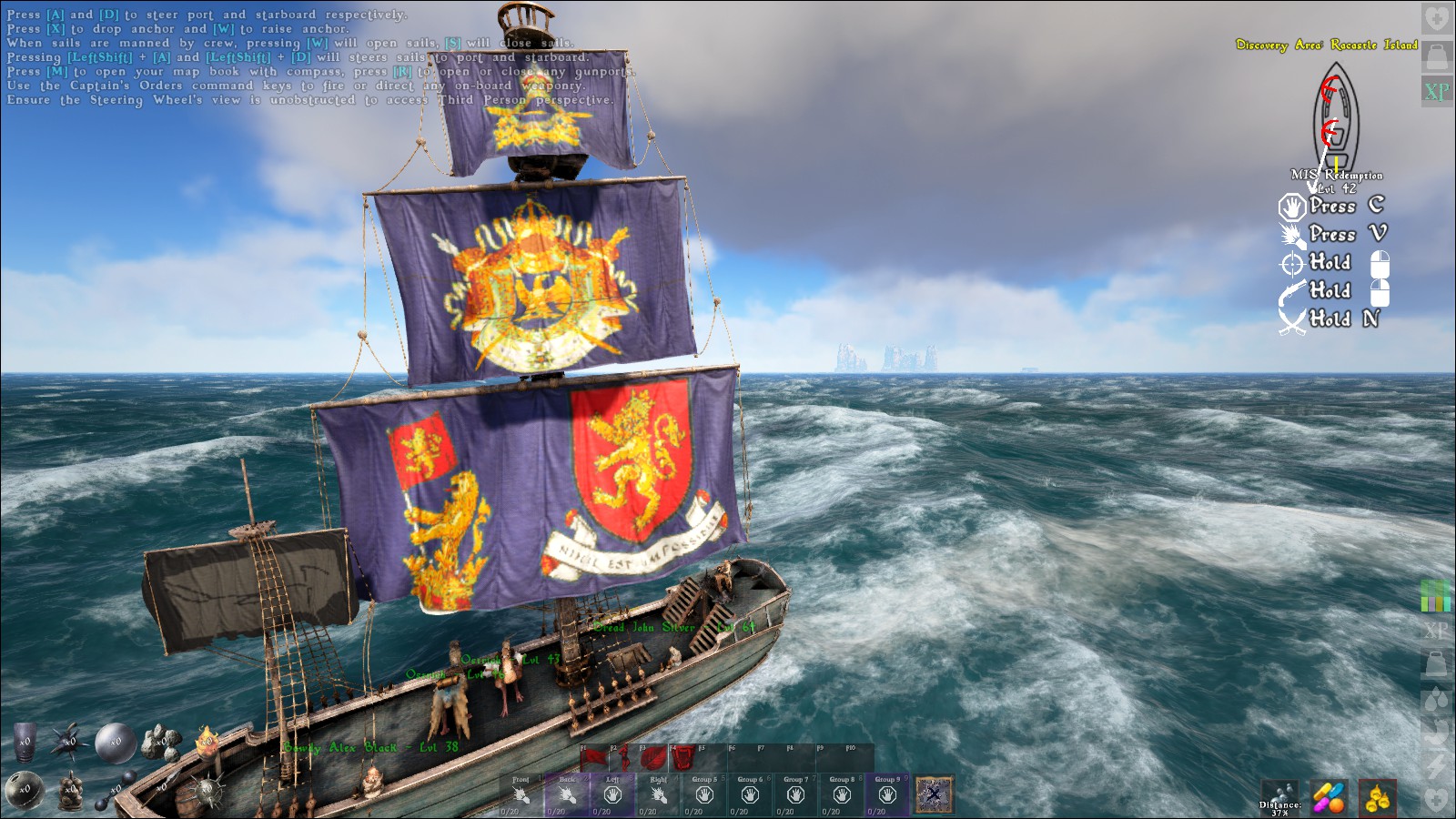This screenshot has height=819, width=1456.
Task: Pick the stone boulder pile ammo
Action: (163, 743)
